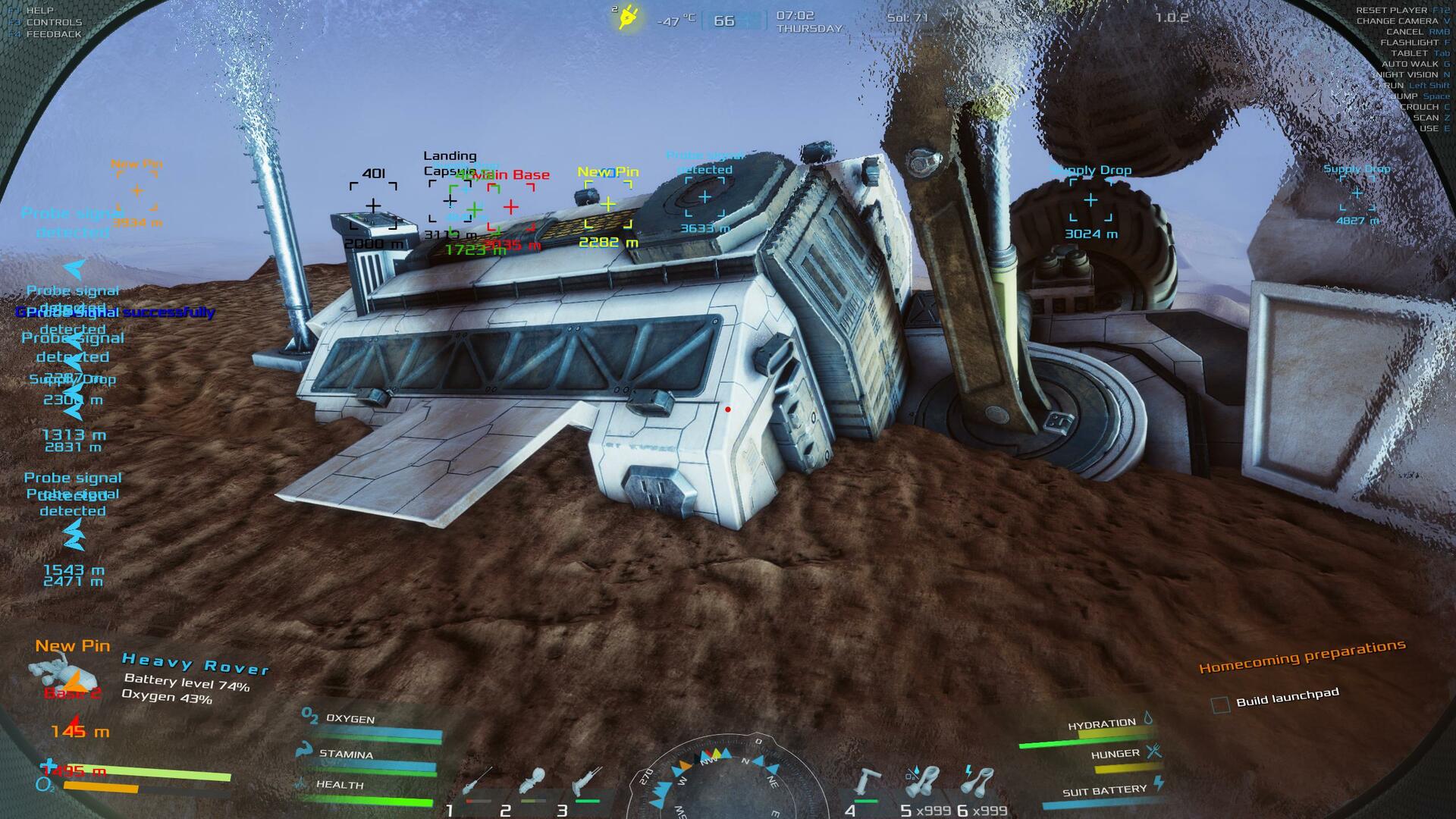Click the yellow power plug sun icon
Screen dimensions: 1456x819
[629, 17]
